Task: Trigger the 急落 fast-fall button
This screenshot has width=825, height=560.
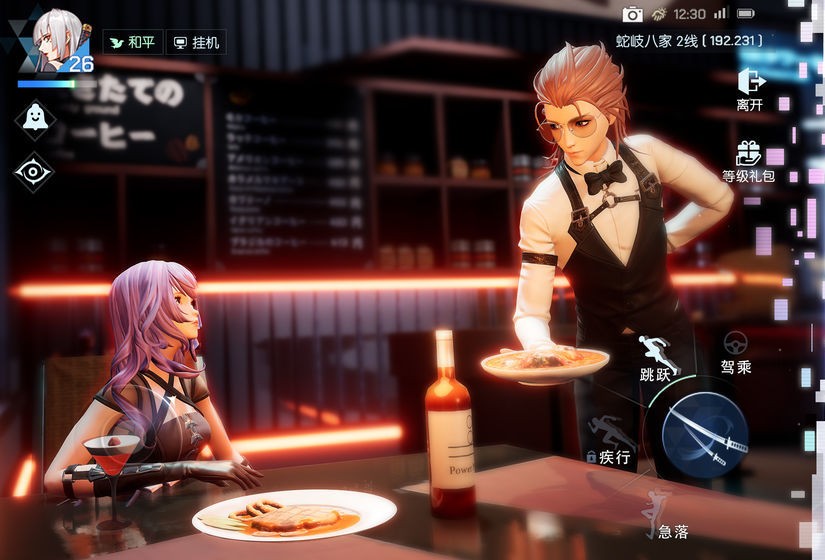Action: [664, 516]
